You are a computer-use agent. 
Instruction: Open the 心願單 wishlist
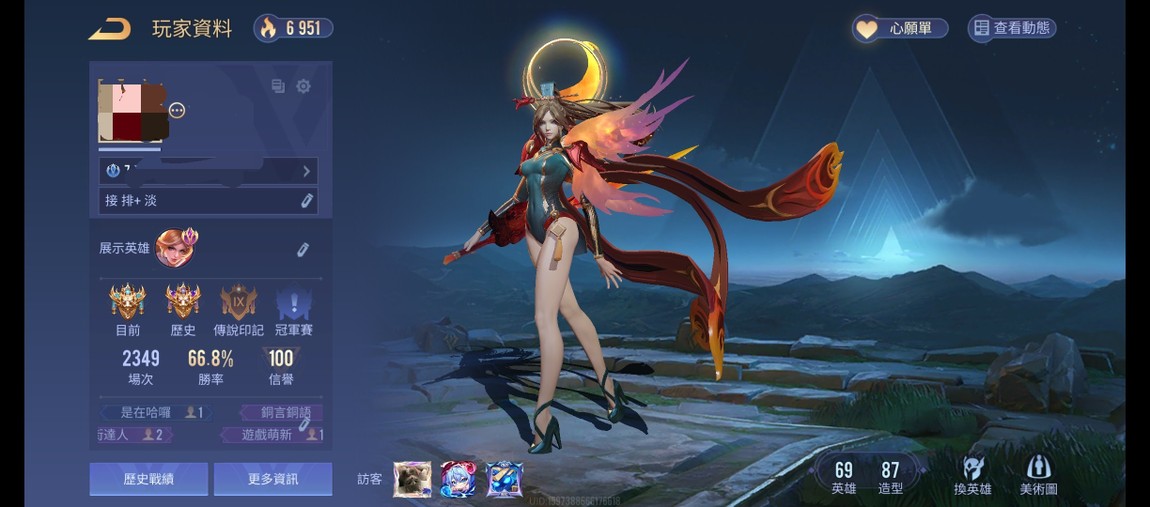point(900,28)
